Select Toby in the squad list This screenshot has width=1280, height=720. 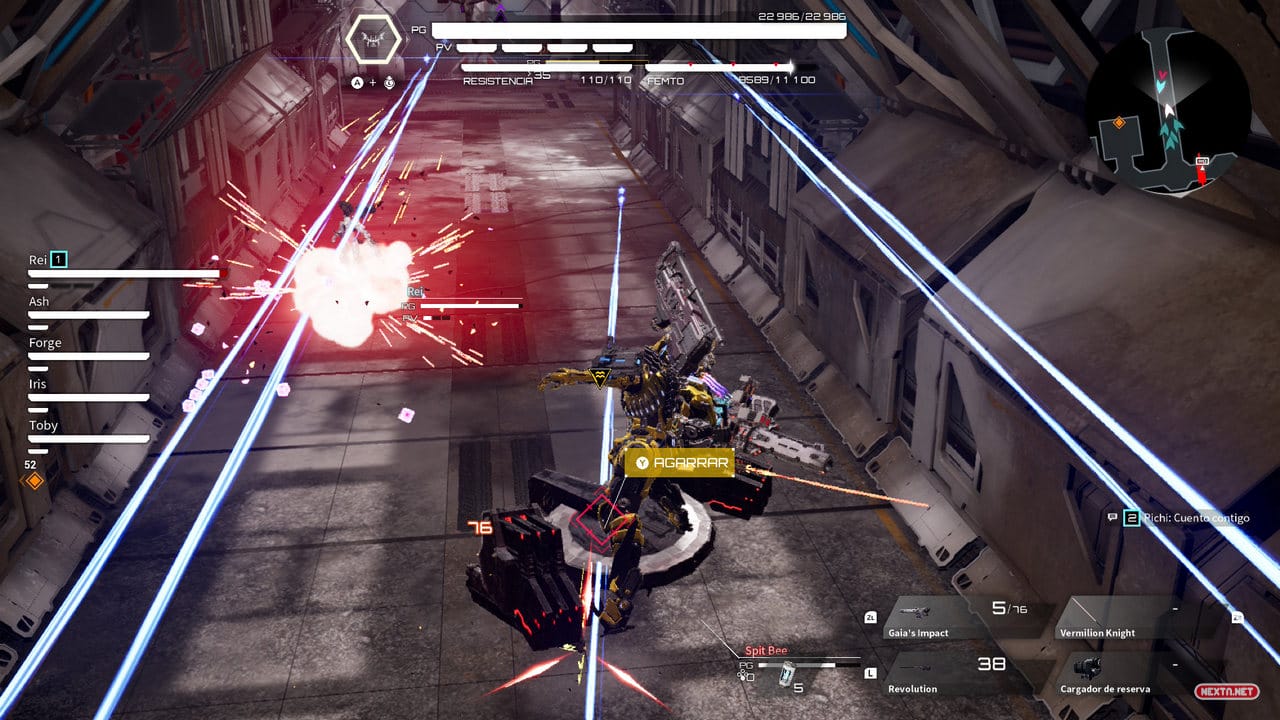pos(43,426)
